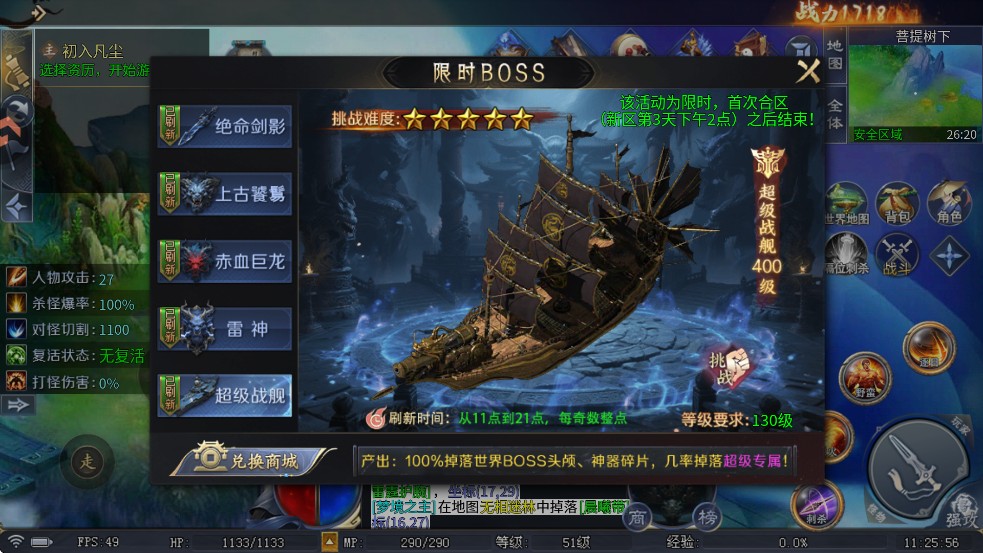Image resolution: width=983 pixels, height=553 pixels.
Task: Open the 兑换商城 exchange shop
Action: click(x=252, y=460)
